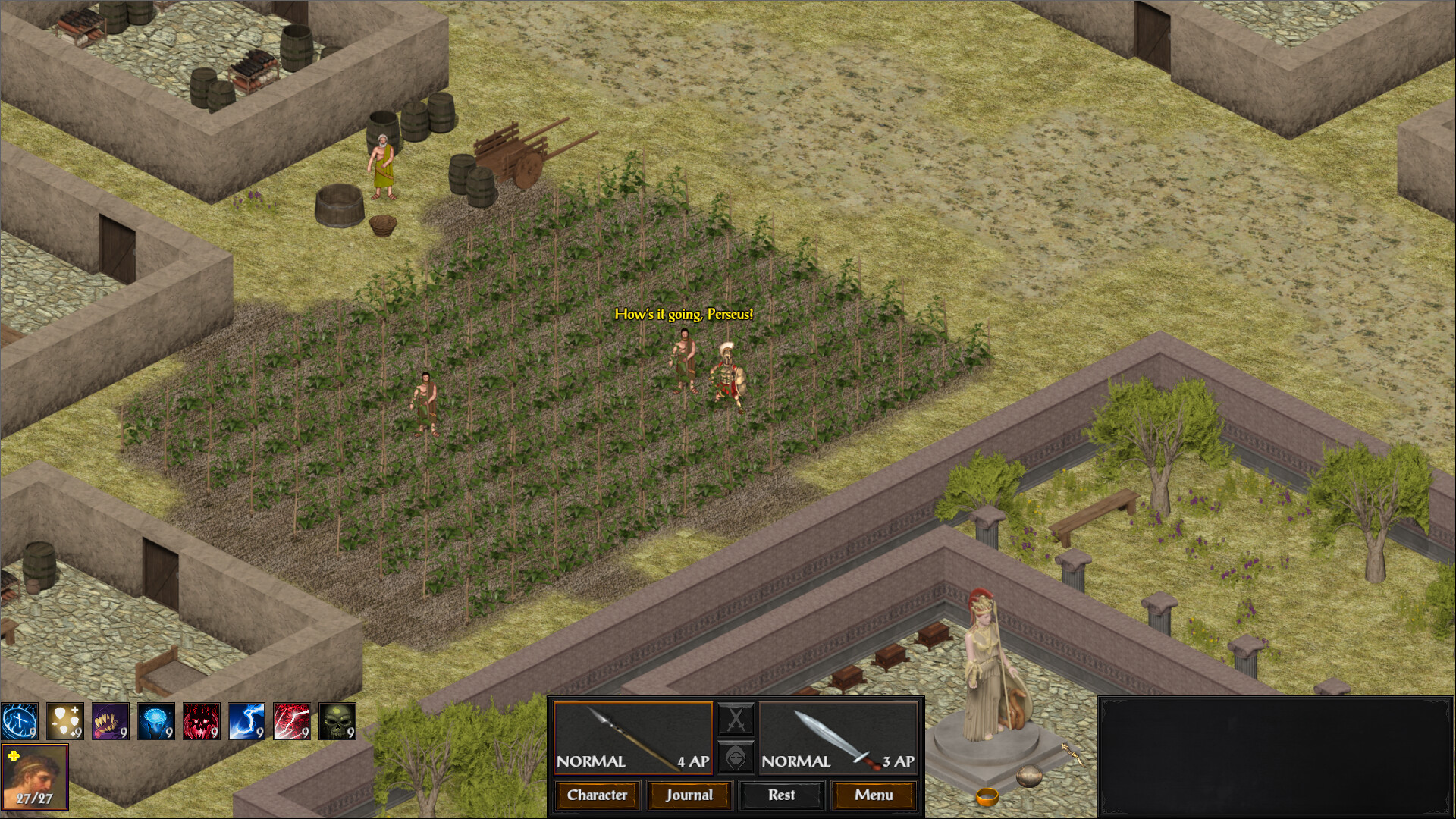Screen dimensions: 1456x819
Task: Cast the lightning bolt spell
Action: coord(247,720)
